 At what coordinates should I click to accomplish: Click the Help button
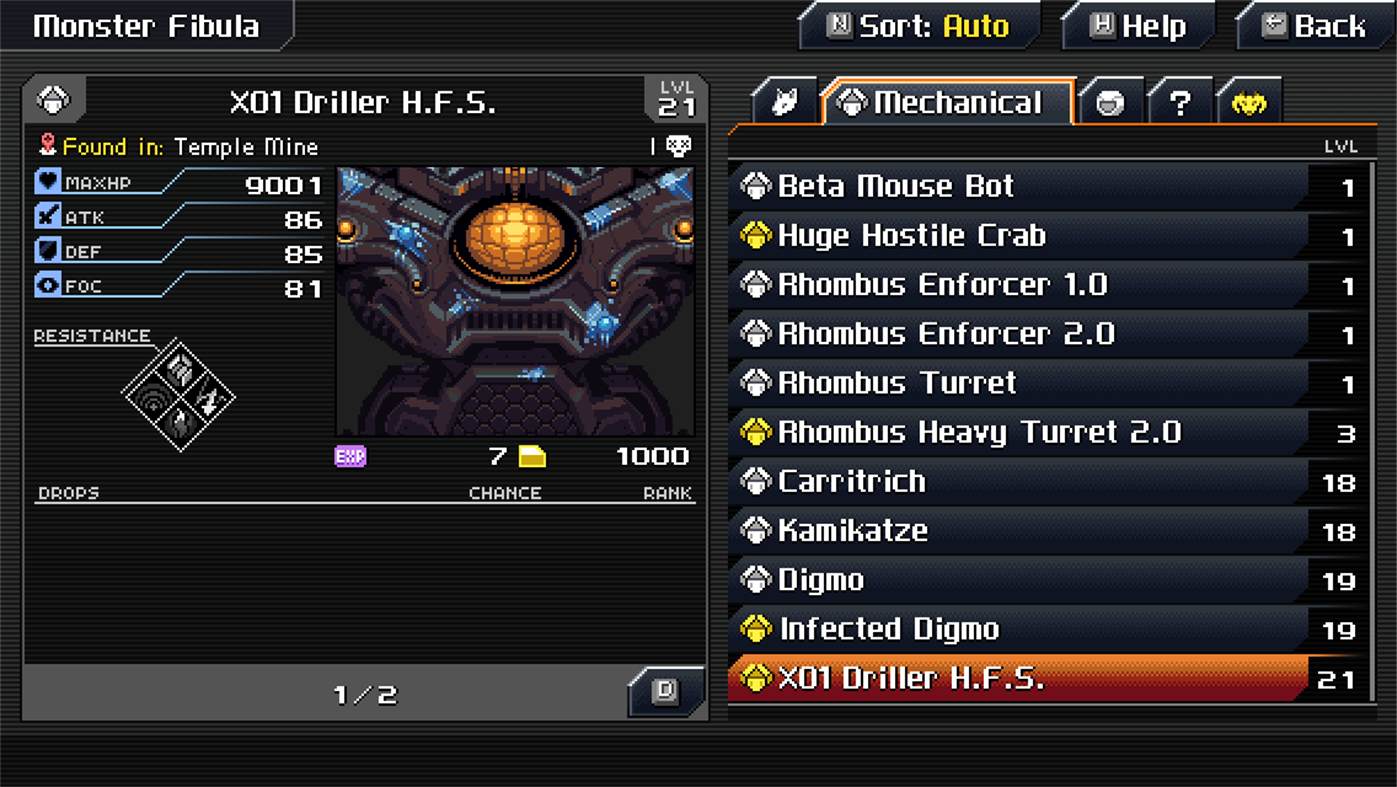coord(1137,26)
